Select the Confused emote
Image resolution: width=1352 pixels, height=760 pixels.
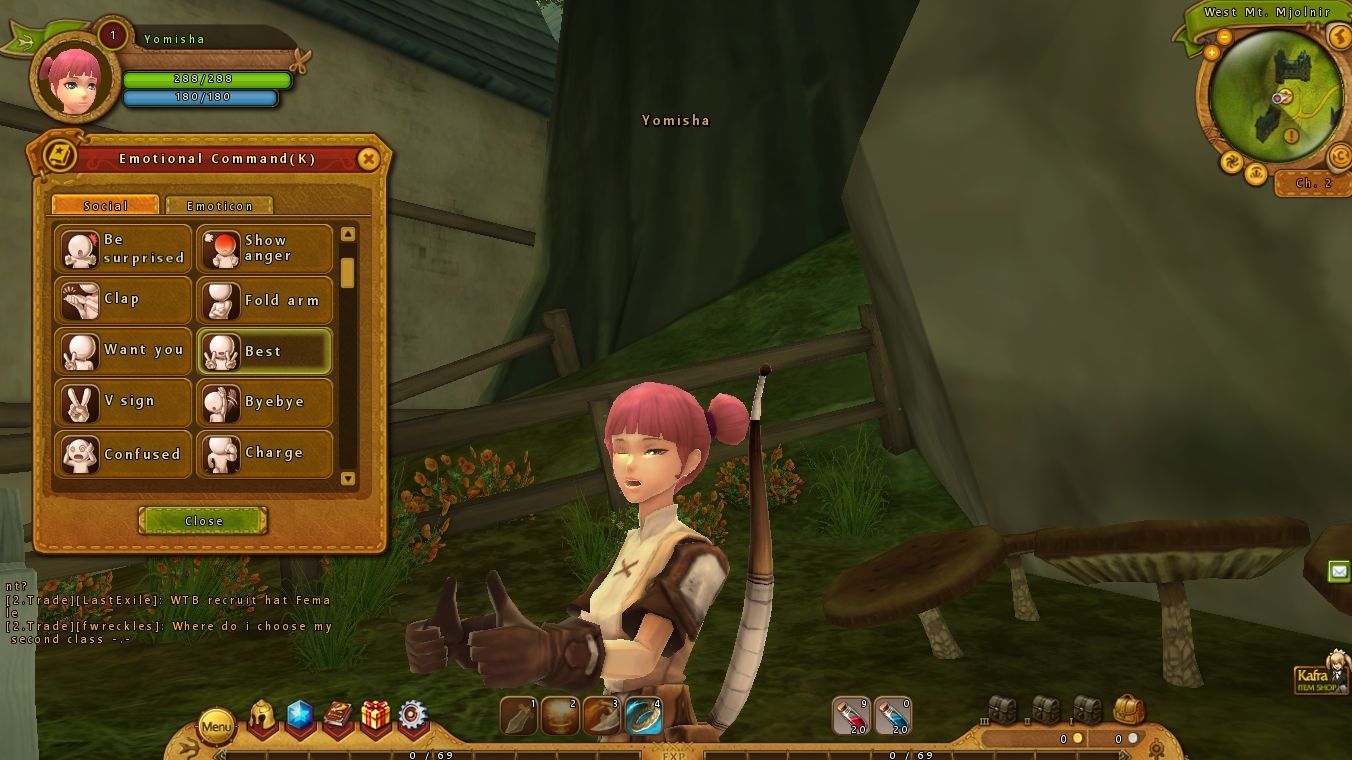[122, 454]
